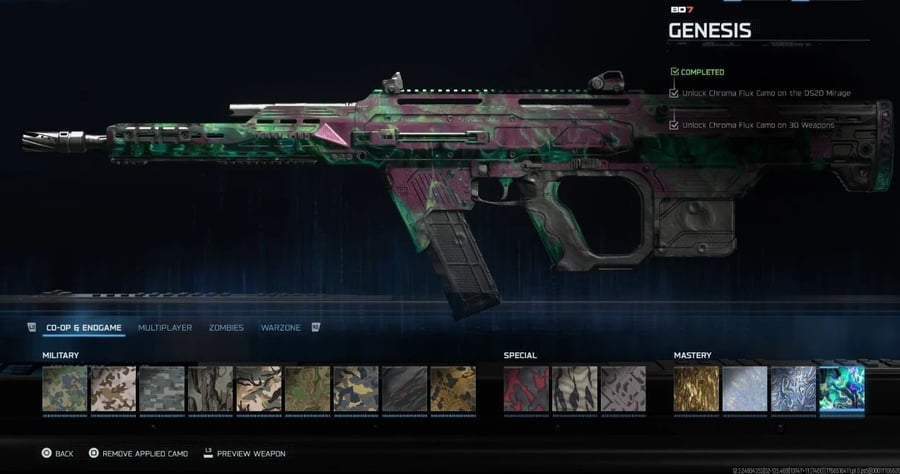This screenshot has width=900, height=474.
Task: Select the grey tiger-stripe Special camo
Action: pyautogui.click(x=574, y=389)
